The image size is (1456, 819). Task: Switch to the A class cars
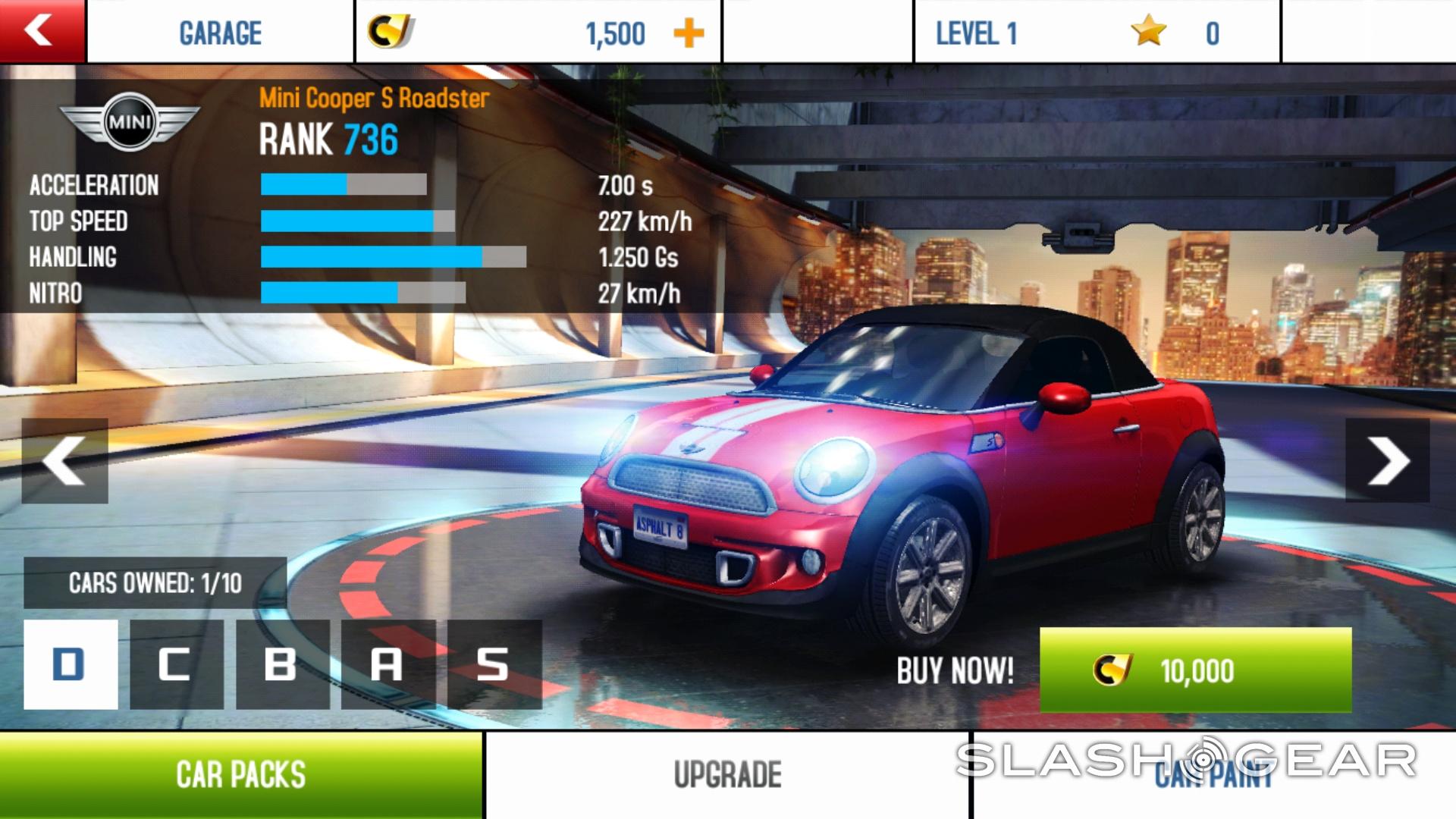[388, 664]
